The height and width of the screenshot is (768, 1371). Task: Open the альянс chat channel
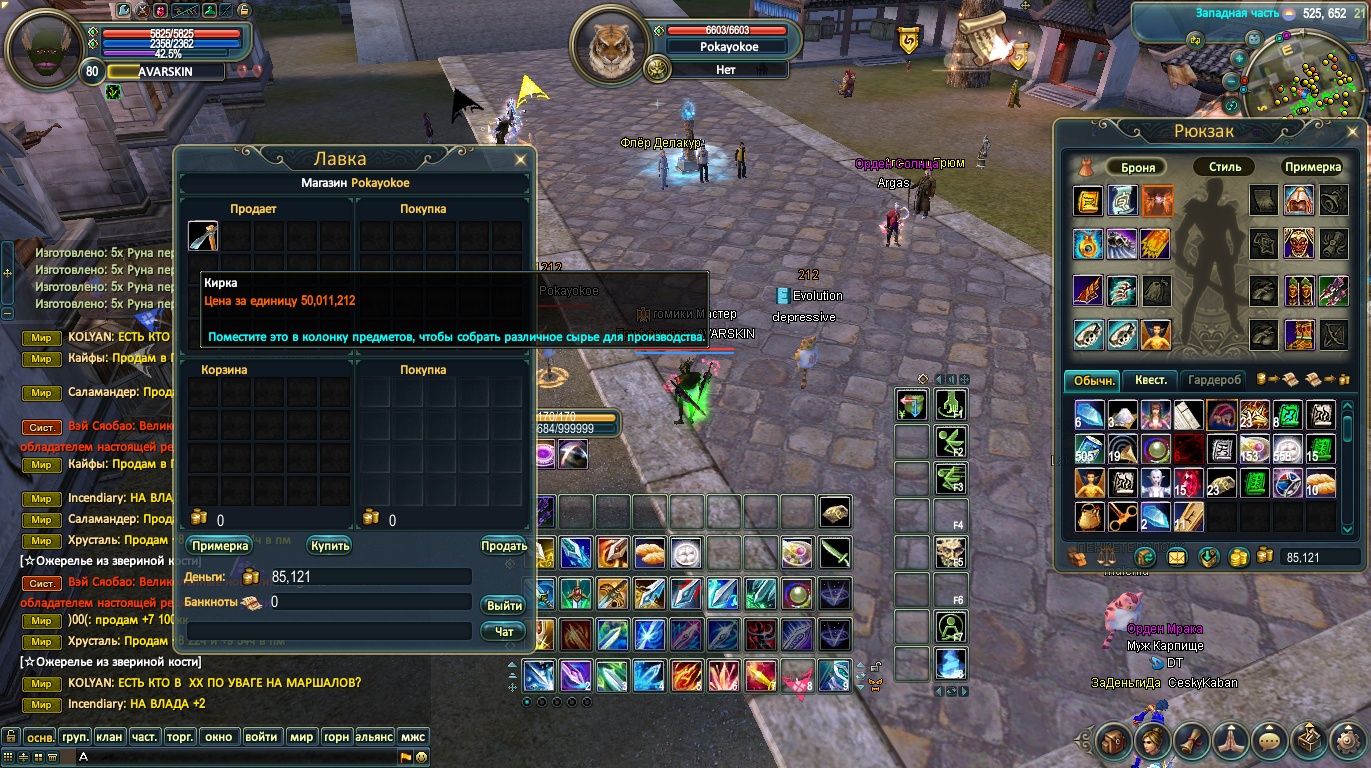tap(374, 737)
